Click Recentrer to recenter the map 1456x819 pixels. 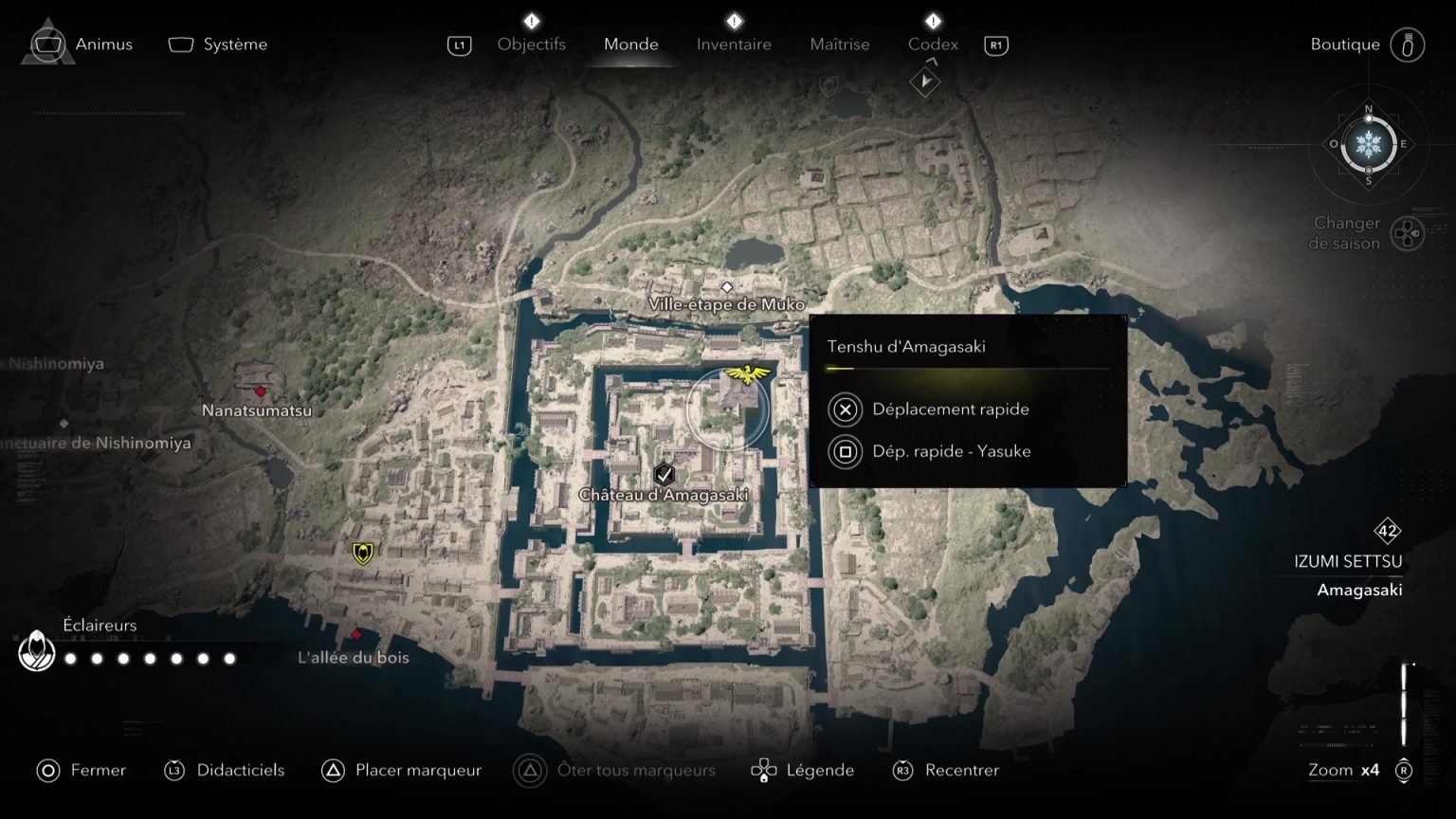click(961, 771)
